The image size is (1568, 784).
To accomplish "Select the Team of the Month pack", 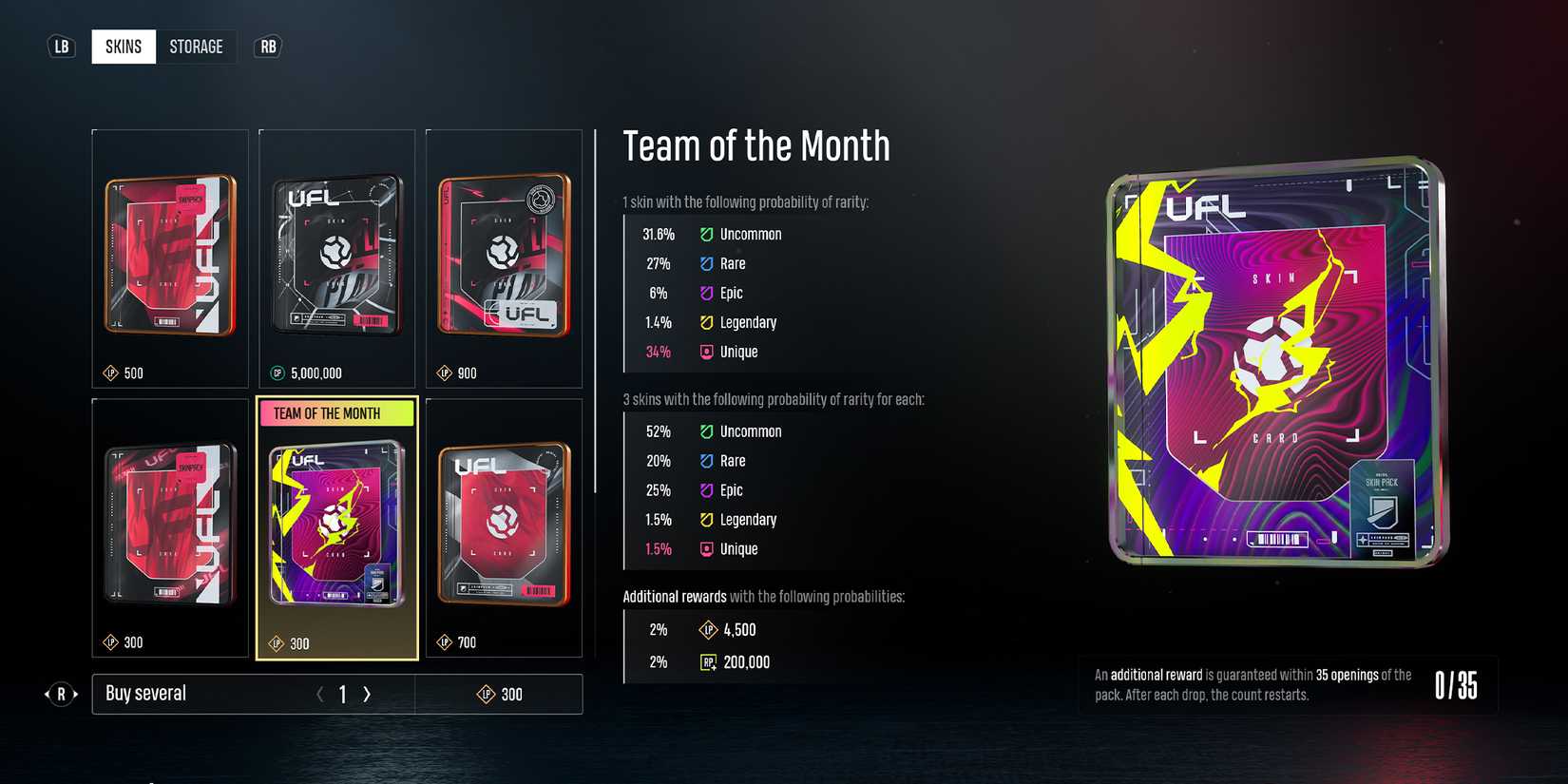I will [x=336, y=527].
